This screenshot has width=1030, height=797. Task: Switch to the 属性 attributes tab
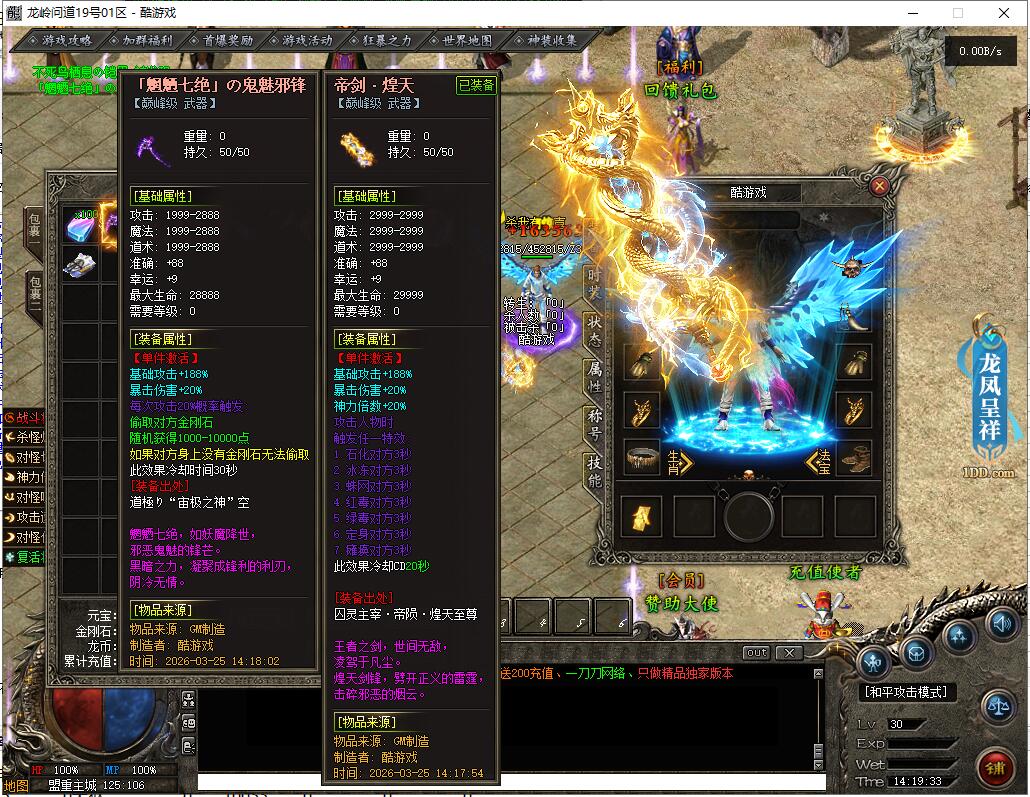(x=594, y=376)
